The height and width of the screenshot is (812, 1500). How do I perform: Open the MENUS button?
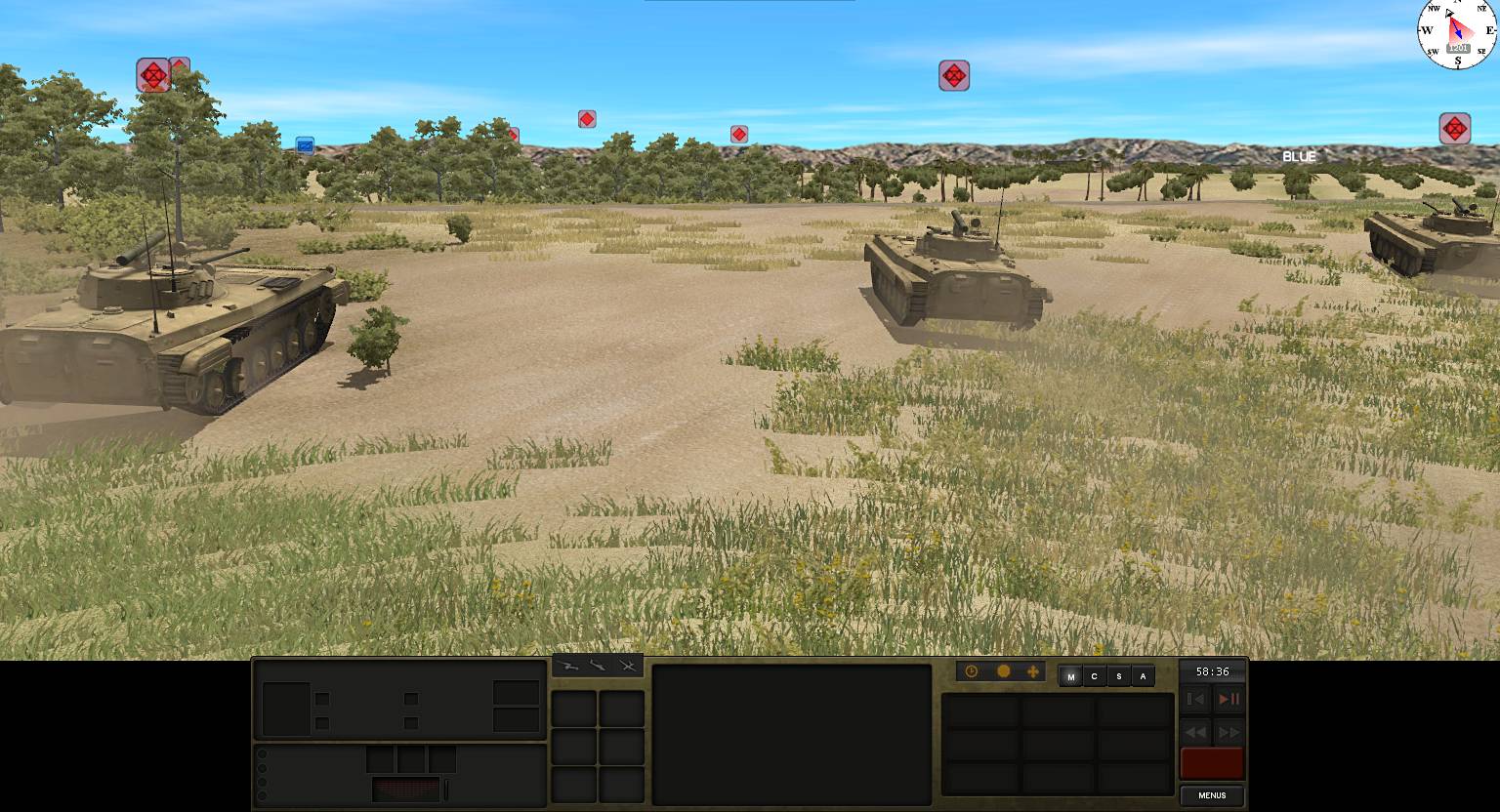pos(1211,795)
